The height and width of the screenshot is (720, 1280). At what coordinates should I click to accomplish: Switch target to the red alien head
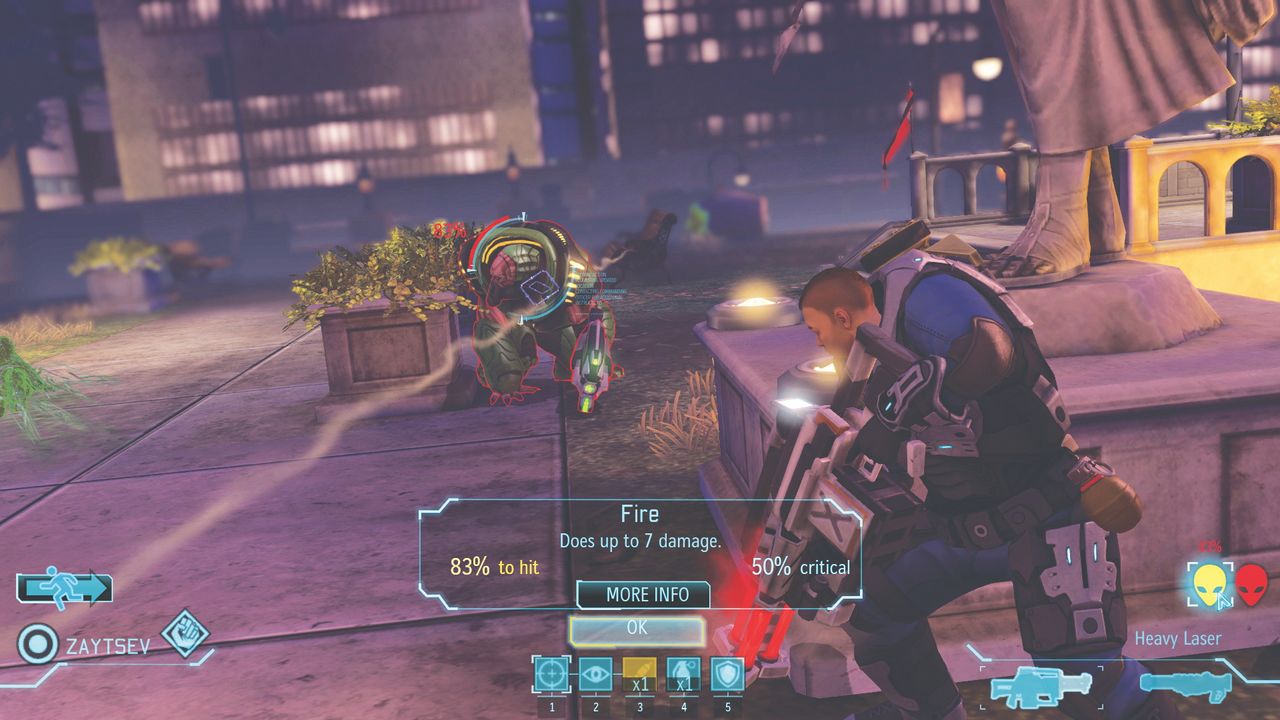pyautogui.click(x=1250, y=585)
